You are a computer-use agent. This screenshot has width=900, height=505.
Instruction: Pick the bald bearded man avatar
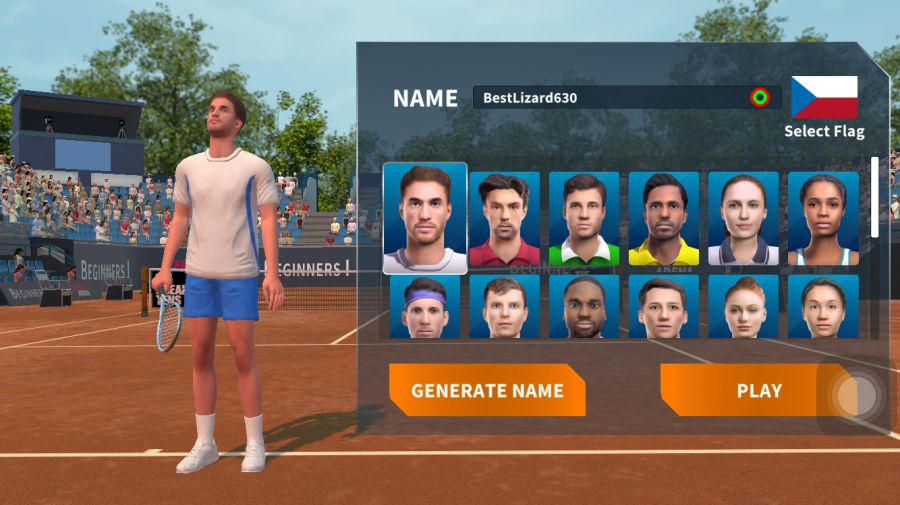point(584,307)
